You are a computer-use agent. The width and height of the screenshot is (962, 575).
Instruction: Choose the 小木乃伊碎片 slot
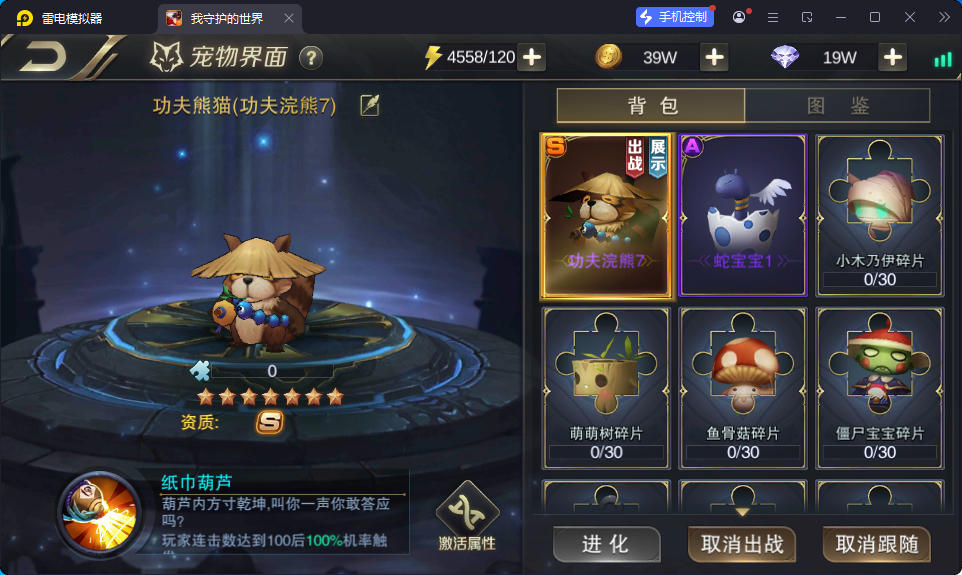coord(879,216)
